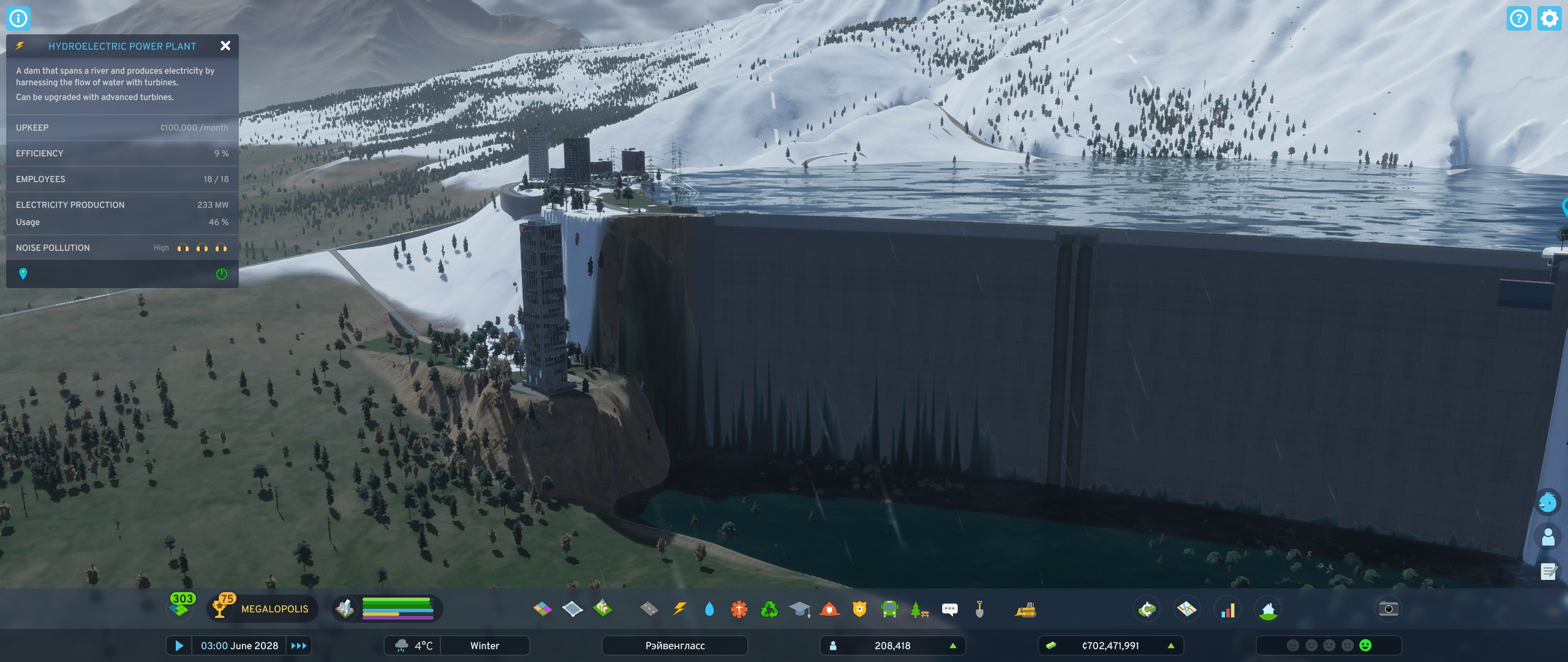1568x662 pixels.
Task: Open the Fire & Rescue services menu
Action: pos(828,609)
